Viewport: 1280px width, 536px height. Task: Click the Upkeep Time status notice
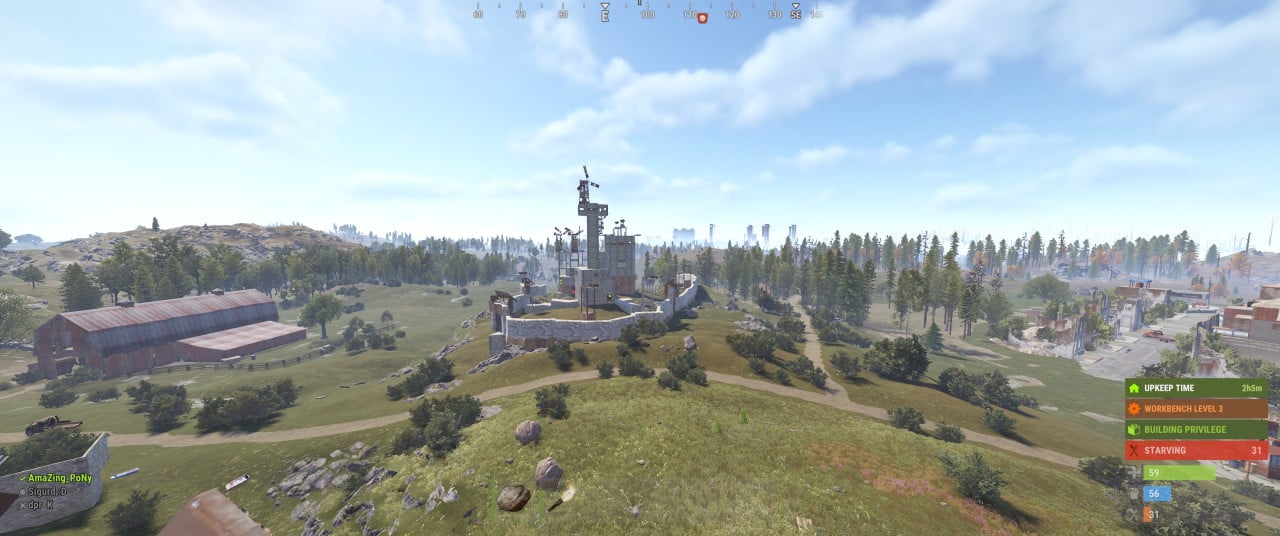[x=1196, y=387]
